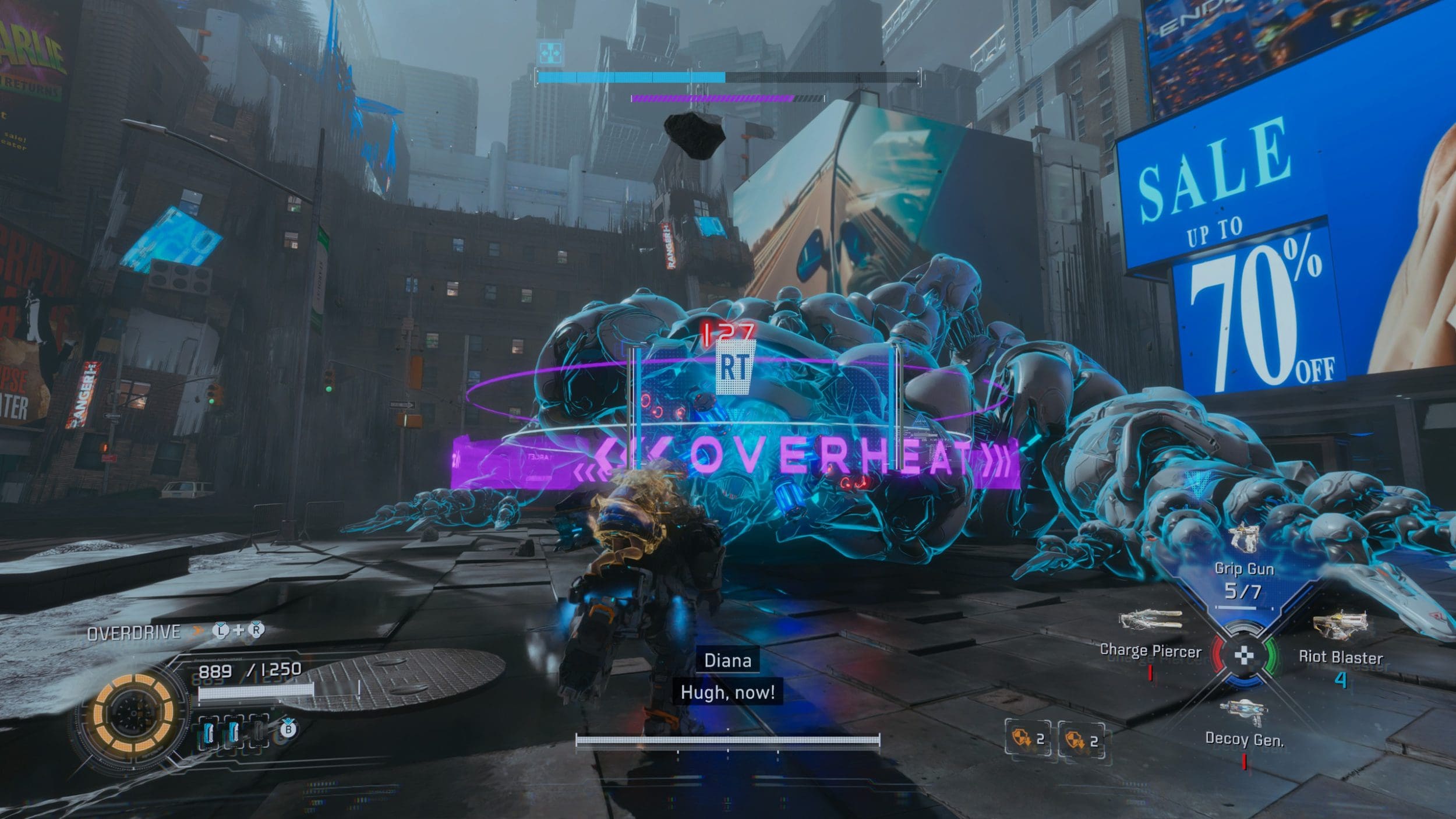Select the Grip Gun weapon slot
Image resolution: width=1456 pixels, height=819 pixels.
[x=1243, y=568]
